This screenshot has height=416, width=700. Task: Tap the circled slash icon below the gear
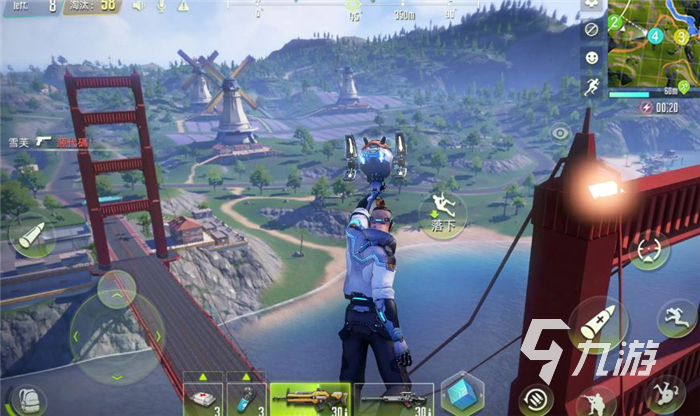click(592, 30)
